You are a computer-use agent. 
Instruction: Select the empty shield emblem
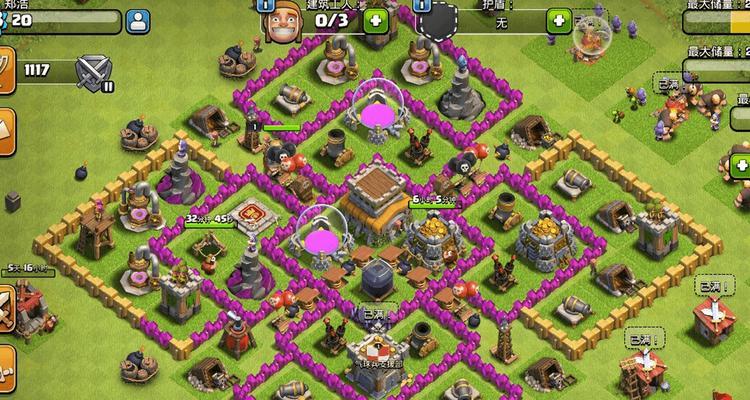pos(440,22)
